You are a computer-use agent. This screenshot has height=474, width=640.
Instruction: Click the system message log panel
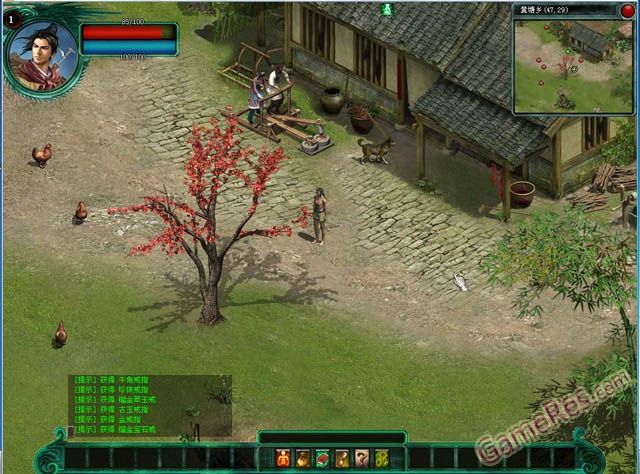(150, 405)
